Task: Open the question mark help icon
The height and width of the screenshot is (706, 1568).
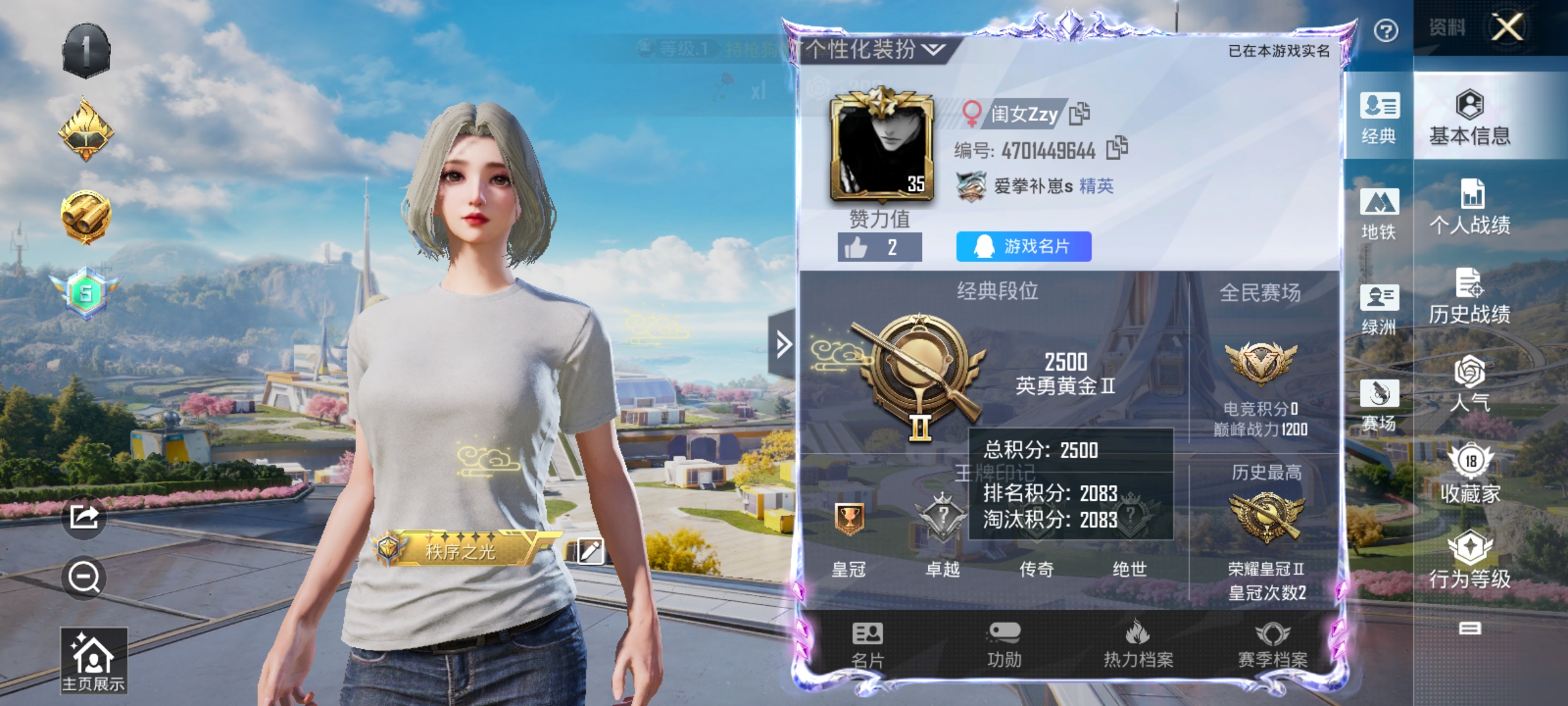Action: [x=1386, y=30]
